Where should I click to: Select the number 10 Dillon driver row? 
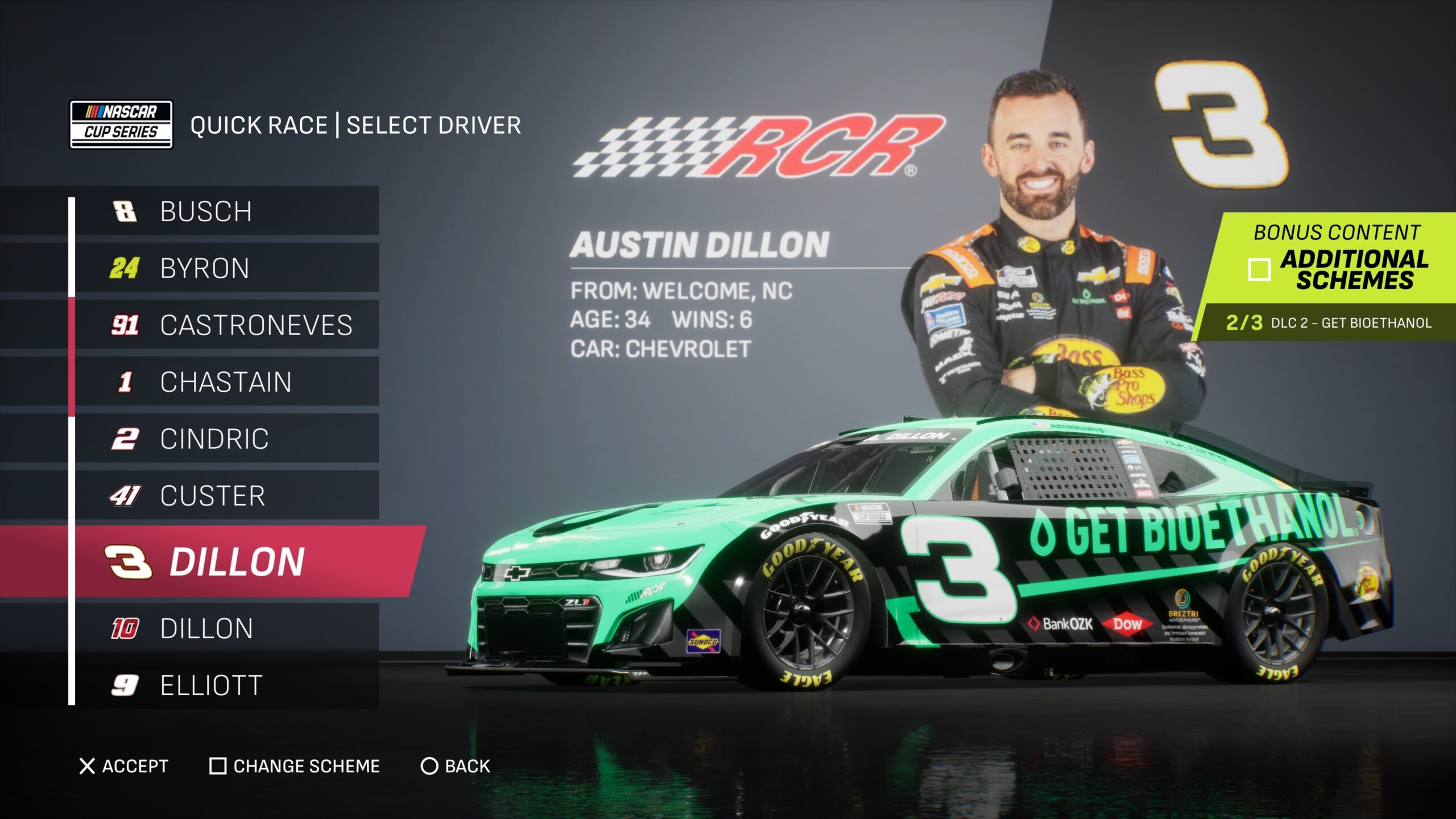click(227, 628)
